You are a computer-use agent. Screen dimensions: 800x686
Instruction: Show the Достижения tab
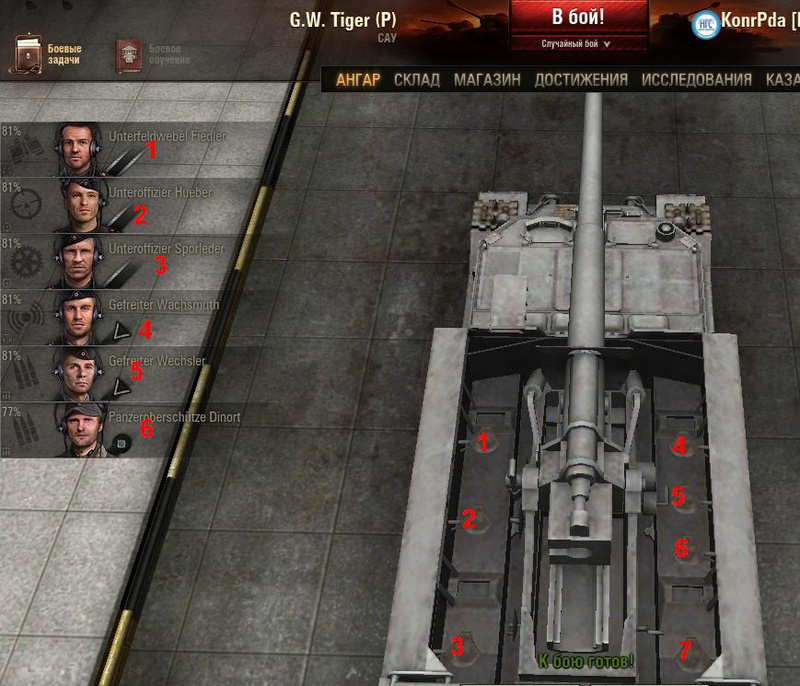click(x=581, y=80)
